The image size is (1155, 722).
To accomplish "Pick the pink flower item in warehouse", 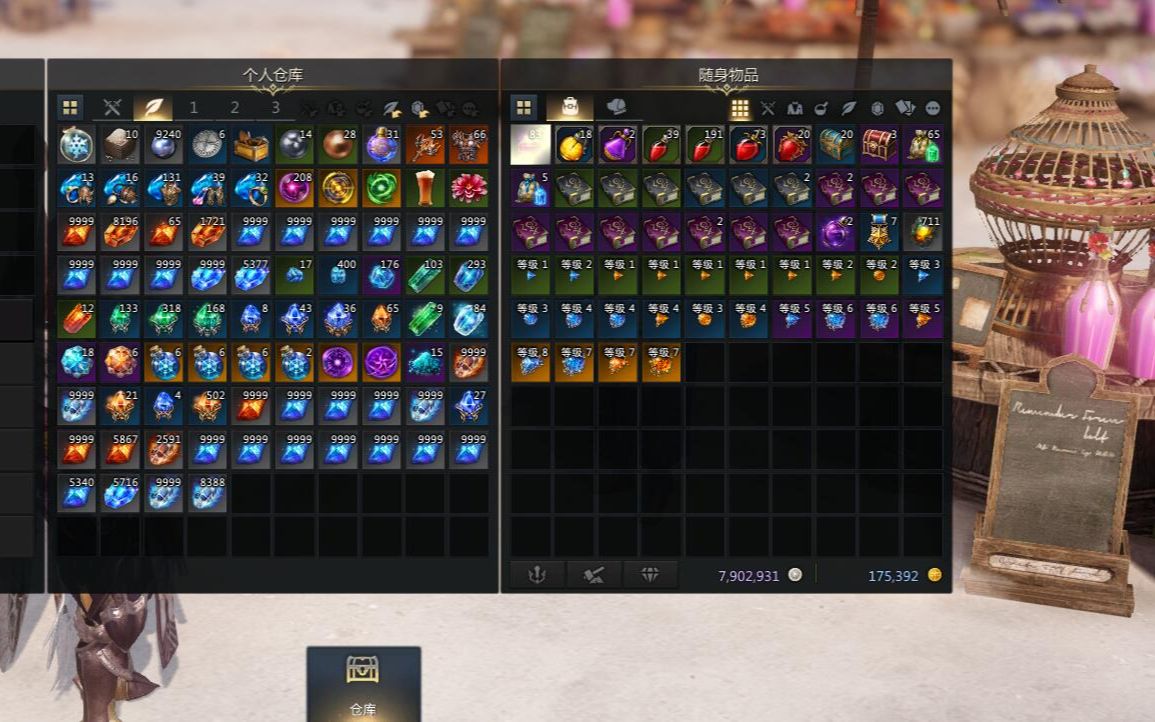I will pos(468,188).
